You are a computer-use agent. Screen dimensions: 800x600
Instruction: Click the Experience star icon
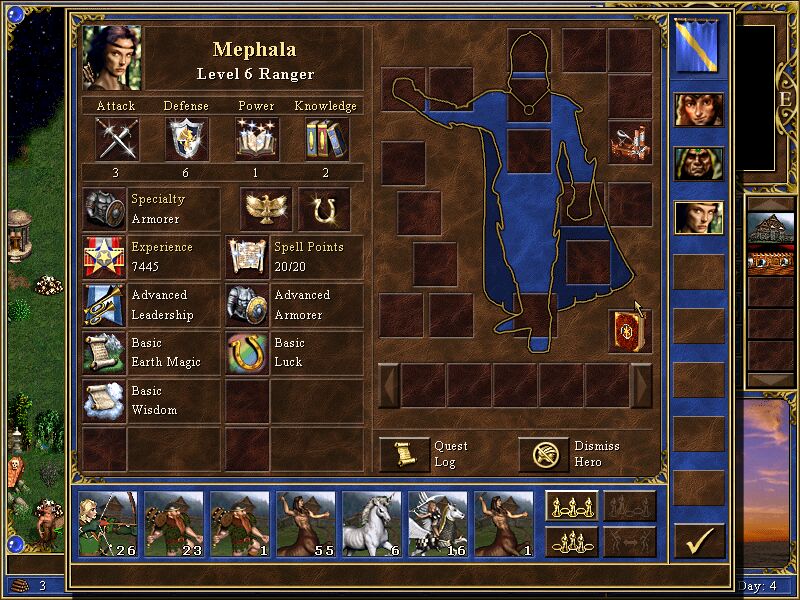104,257
